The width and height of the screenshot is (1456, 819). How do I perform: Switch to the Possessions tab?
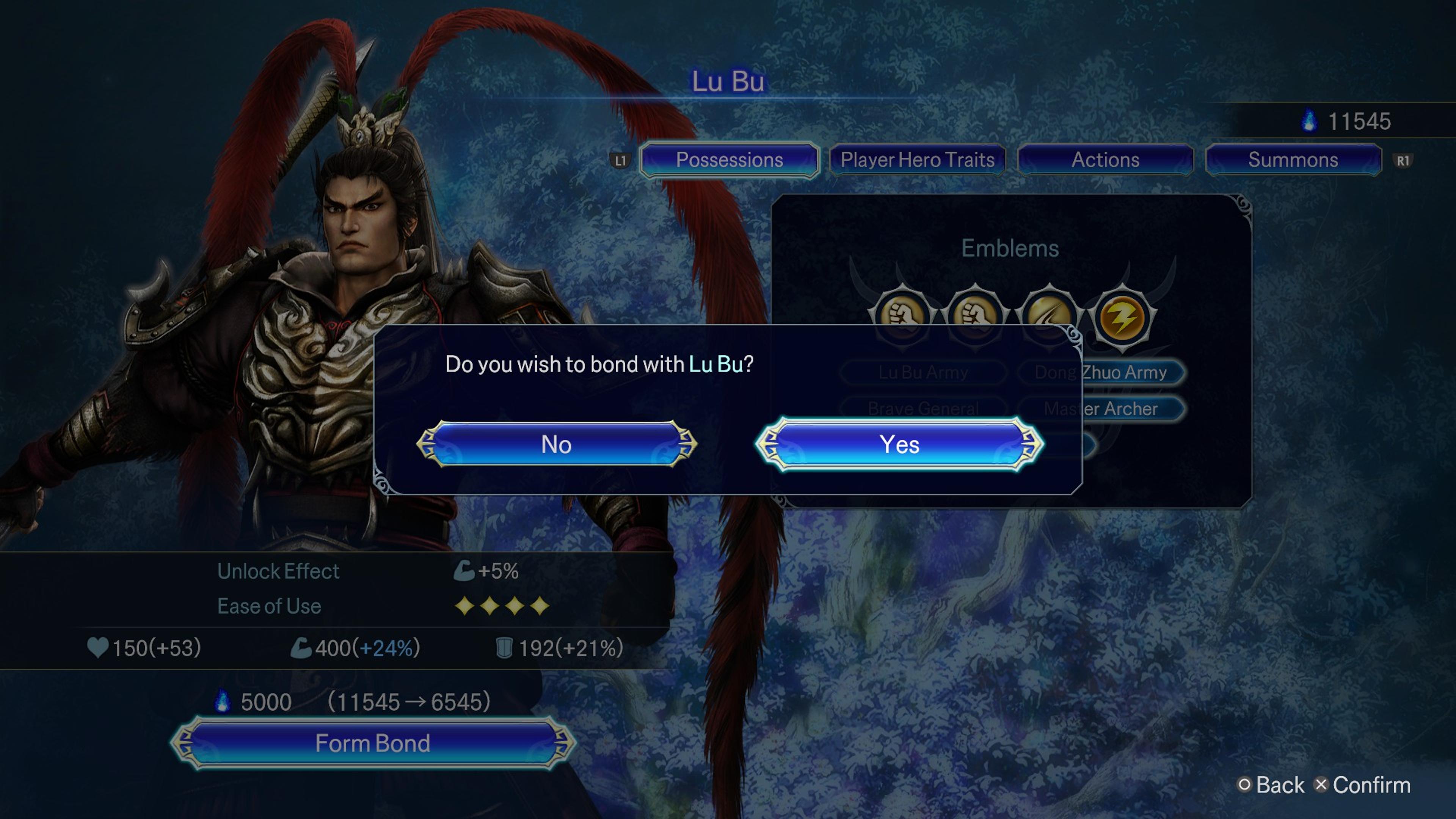pyautogui.click(x=729, y=160)
